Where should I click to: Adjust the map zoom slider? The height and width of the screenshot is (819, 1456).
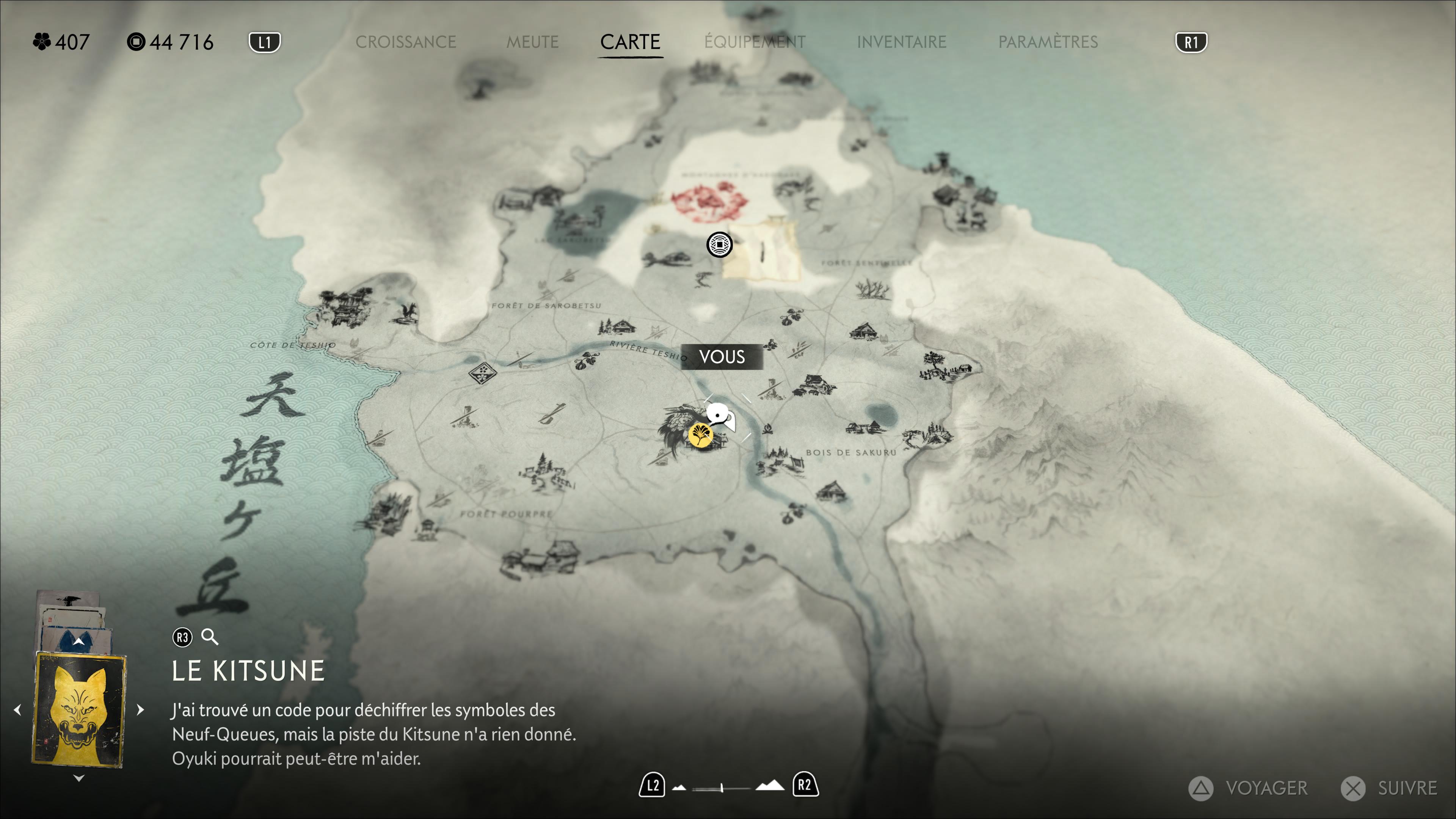coord(722,788)
